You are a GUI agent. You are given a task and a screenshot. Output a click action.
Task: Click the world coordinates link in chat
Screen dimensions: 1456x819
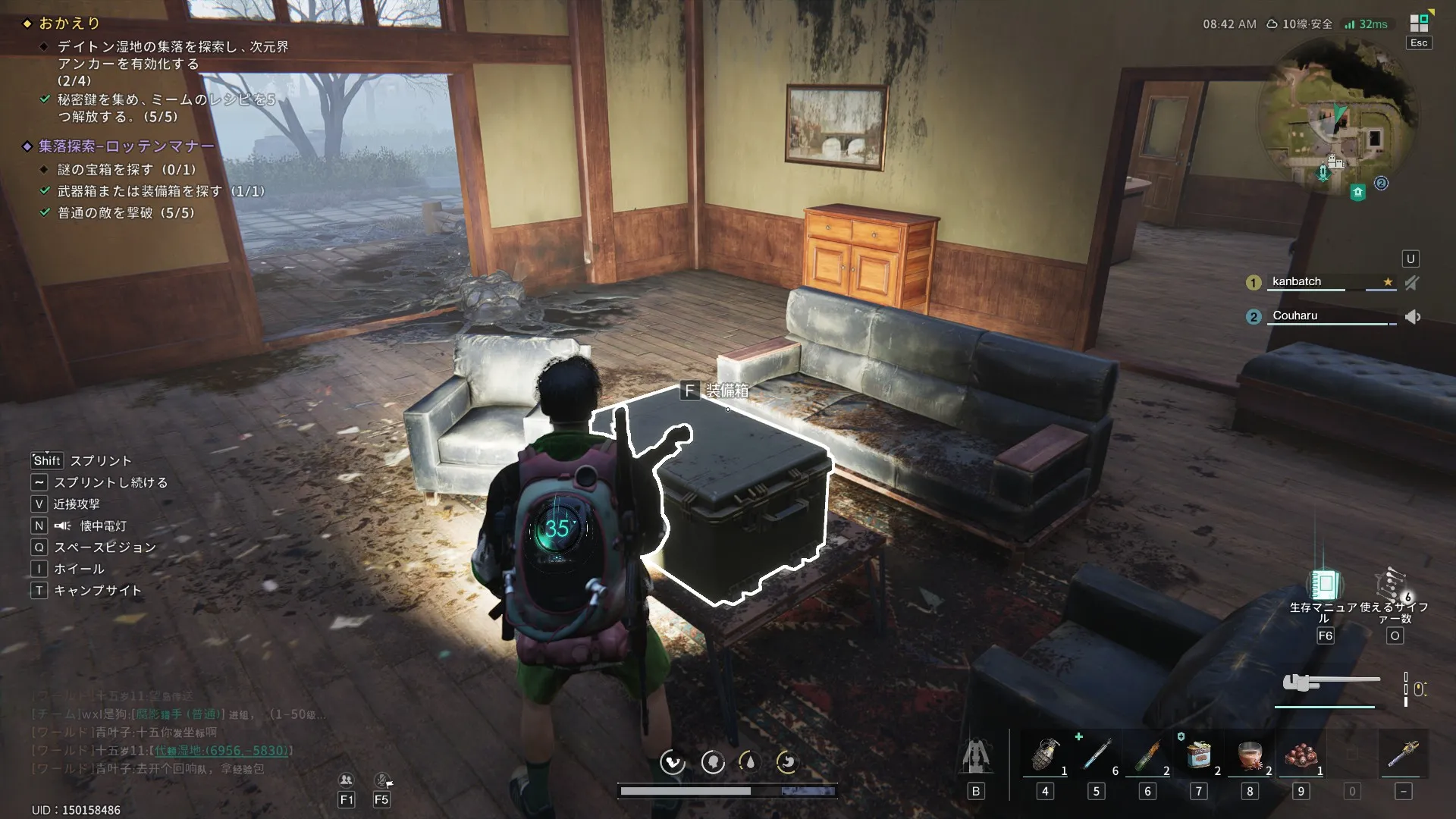coord(221,750)
